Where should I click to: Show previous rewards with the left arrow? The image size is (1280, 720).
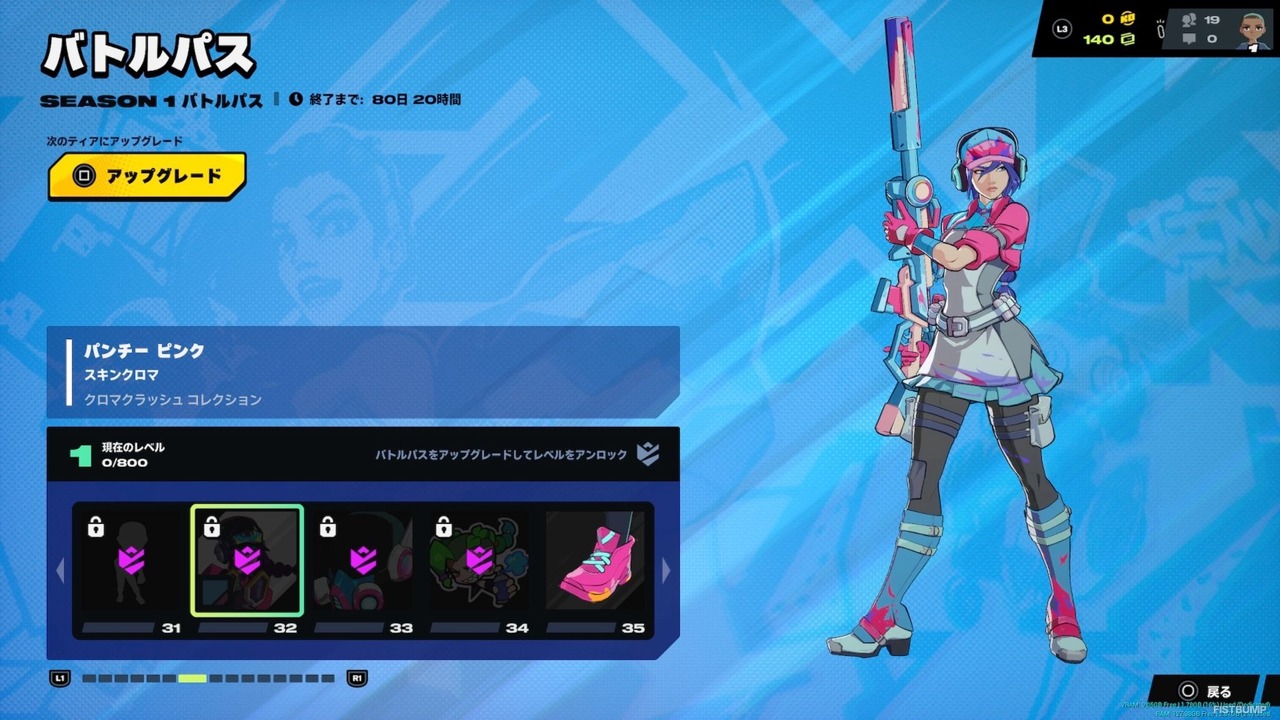click(x=59, y=571)
